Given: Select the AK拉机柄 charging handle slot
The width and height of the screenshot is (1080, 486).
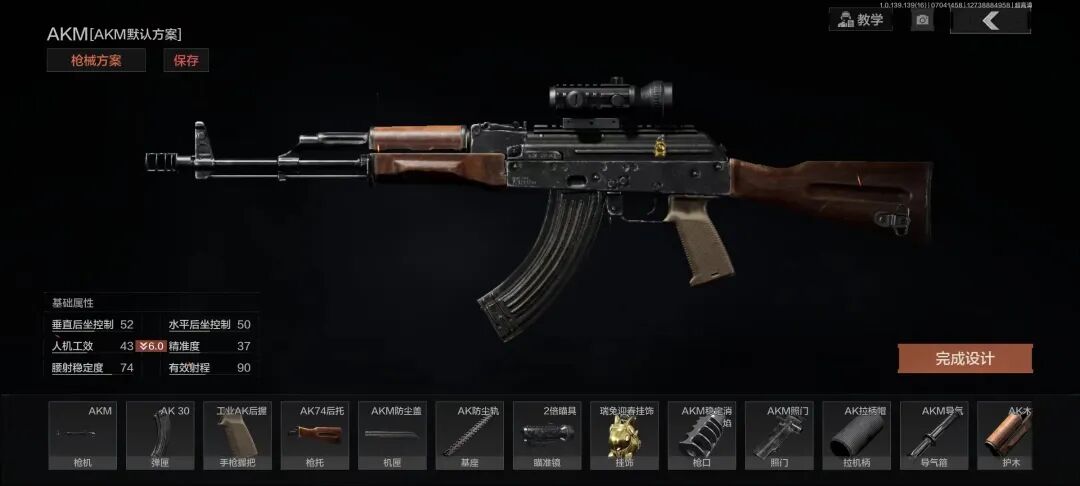Looking at the screenshot, I should click(857, 435).
